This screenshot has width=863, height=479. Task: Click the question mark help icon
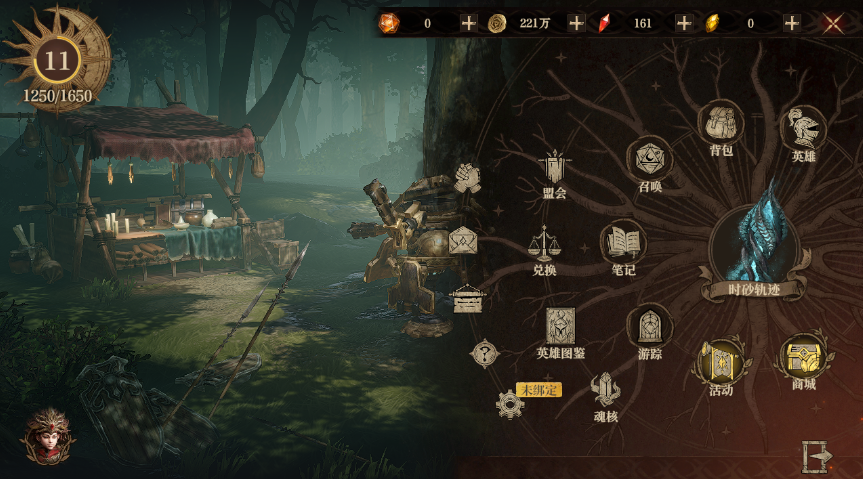[x=485, y=352]
